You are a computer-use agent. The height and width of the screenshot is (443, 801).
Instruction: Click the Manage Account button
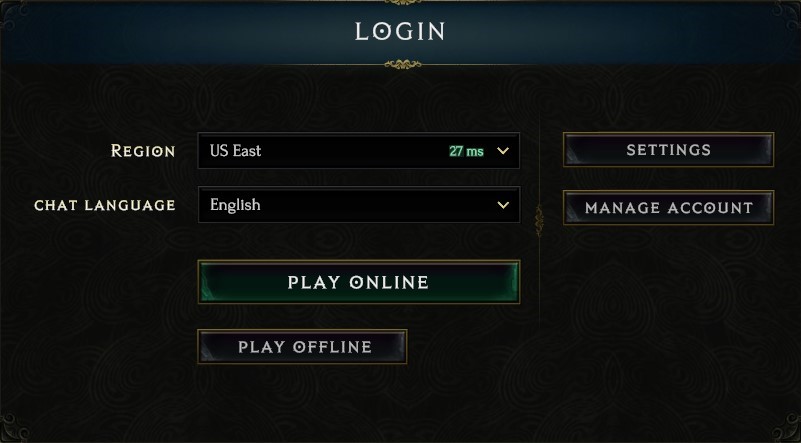(x=668, y=208)
